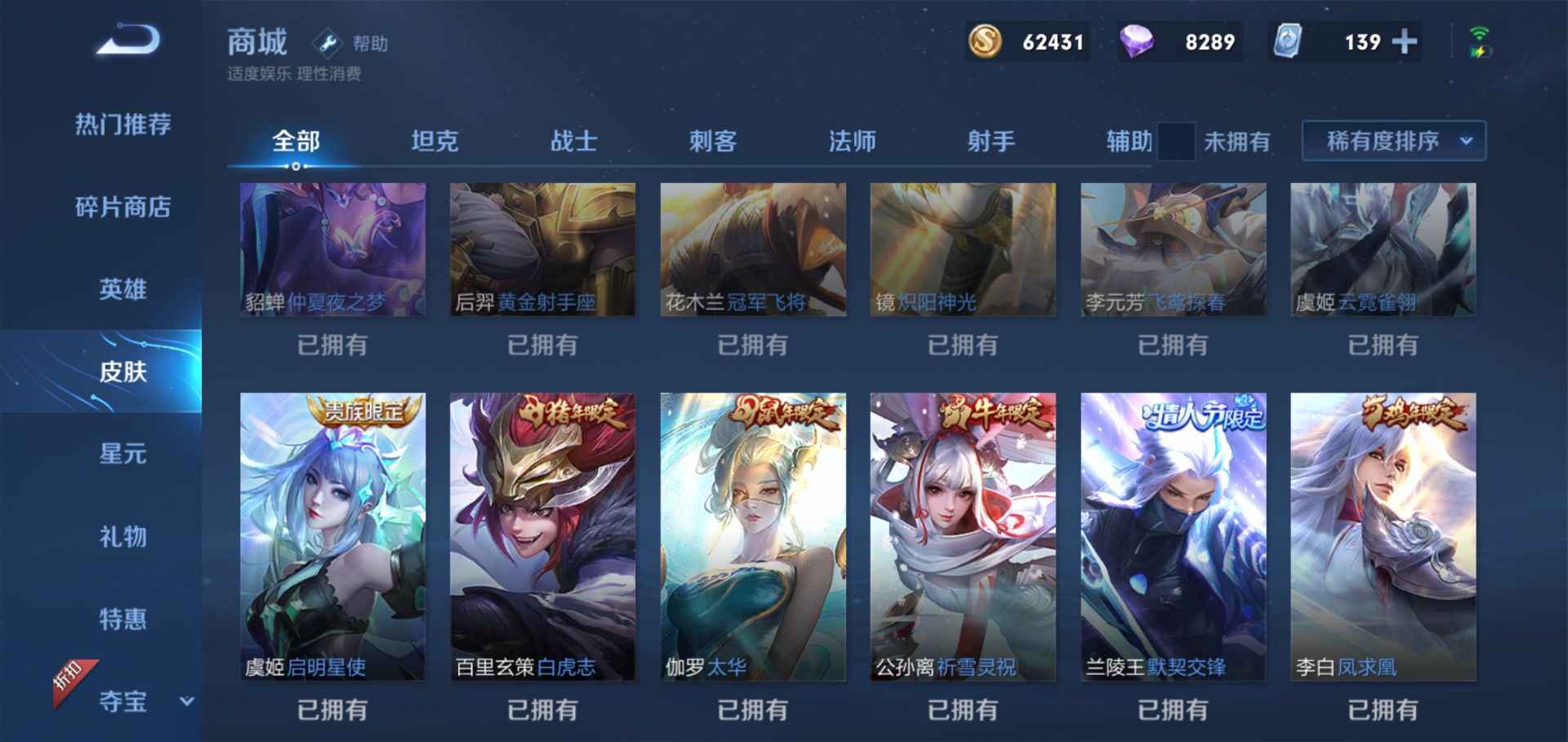Switch to the 射手 category tab
This screenshot has height=742, width=1568.
(991, 140)
